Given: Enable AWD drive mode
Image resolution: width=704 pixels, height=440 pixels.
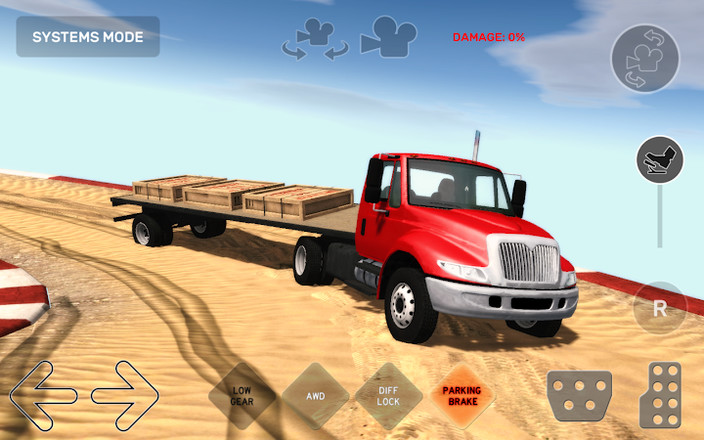Looking at the screenshot, I should [316, 396].
